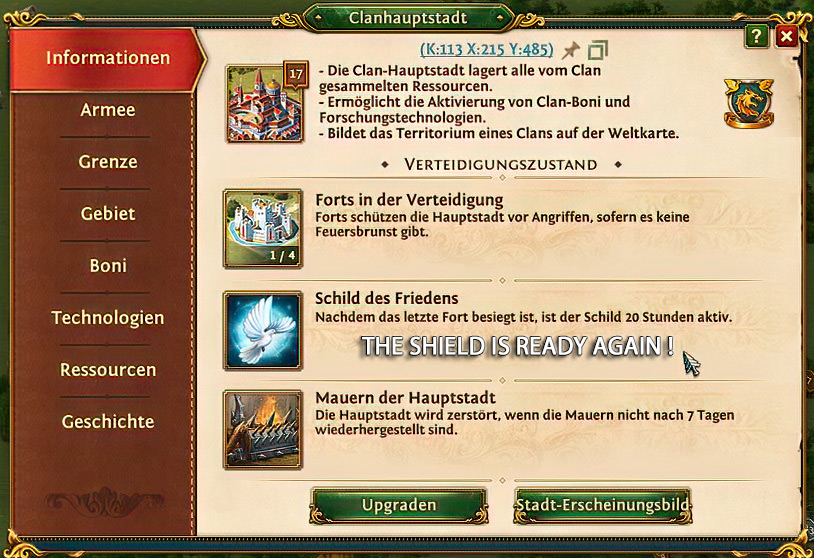Click the capital city level 17 thumbnail
The image size is (814, 558).
(265, 102)
